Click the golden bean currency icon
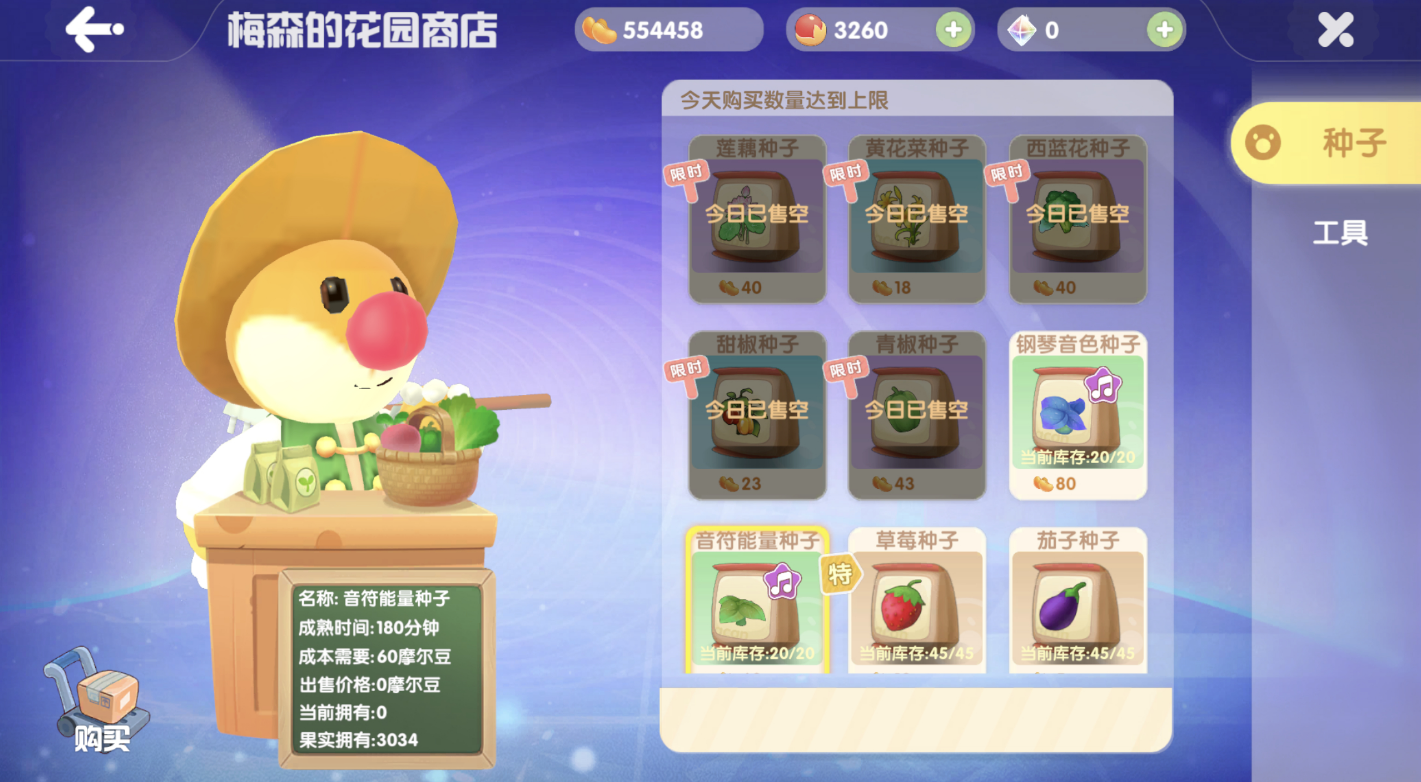Image resolution: width=1421 pixels, height=782 pixels. coord(597,29)
